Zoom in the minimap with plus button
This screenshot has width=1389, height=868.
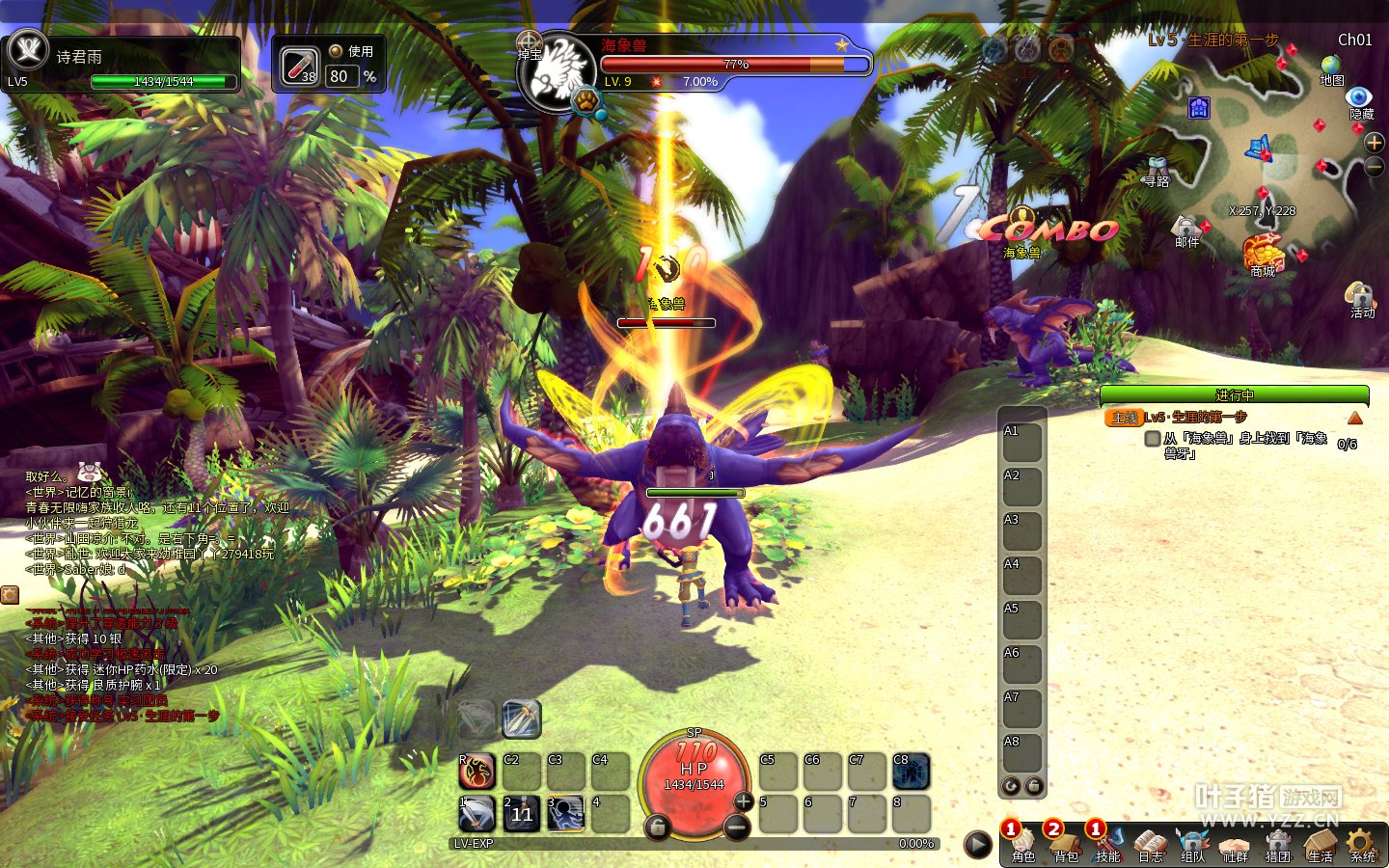click(1375, 143)
